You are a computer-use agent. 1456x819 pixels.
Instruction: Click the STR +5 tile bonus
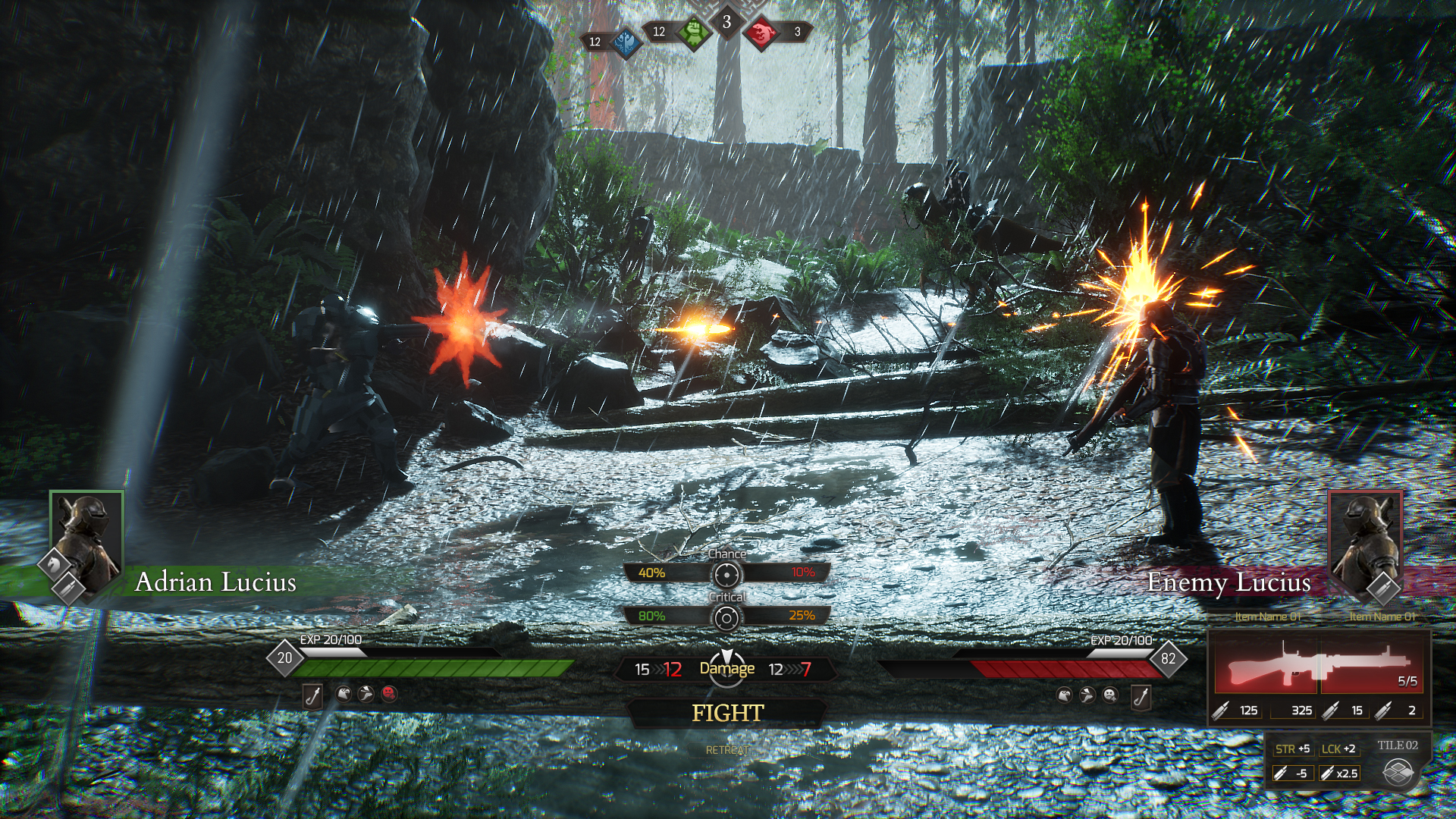click(1293, 748)
